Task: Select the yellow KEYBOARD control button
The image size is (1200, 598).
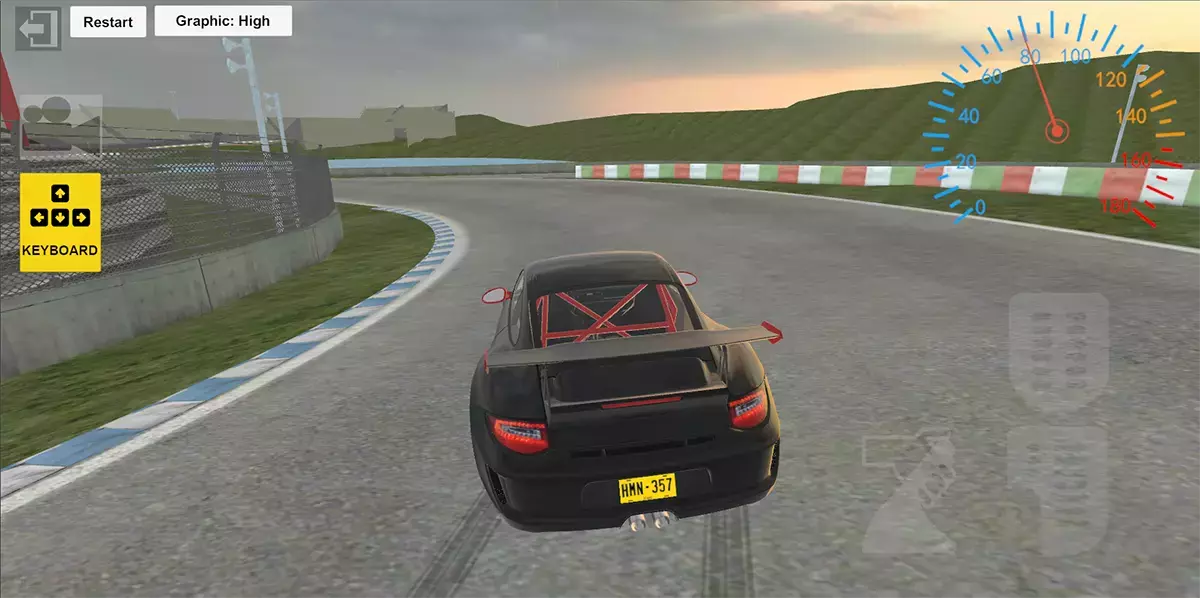Action: (x=60, y=222)
